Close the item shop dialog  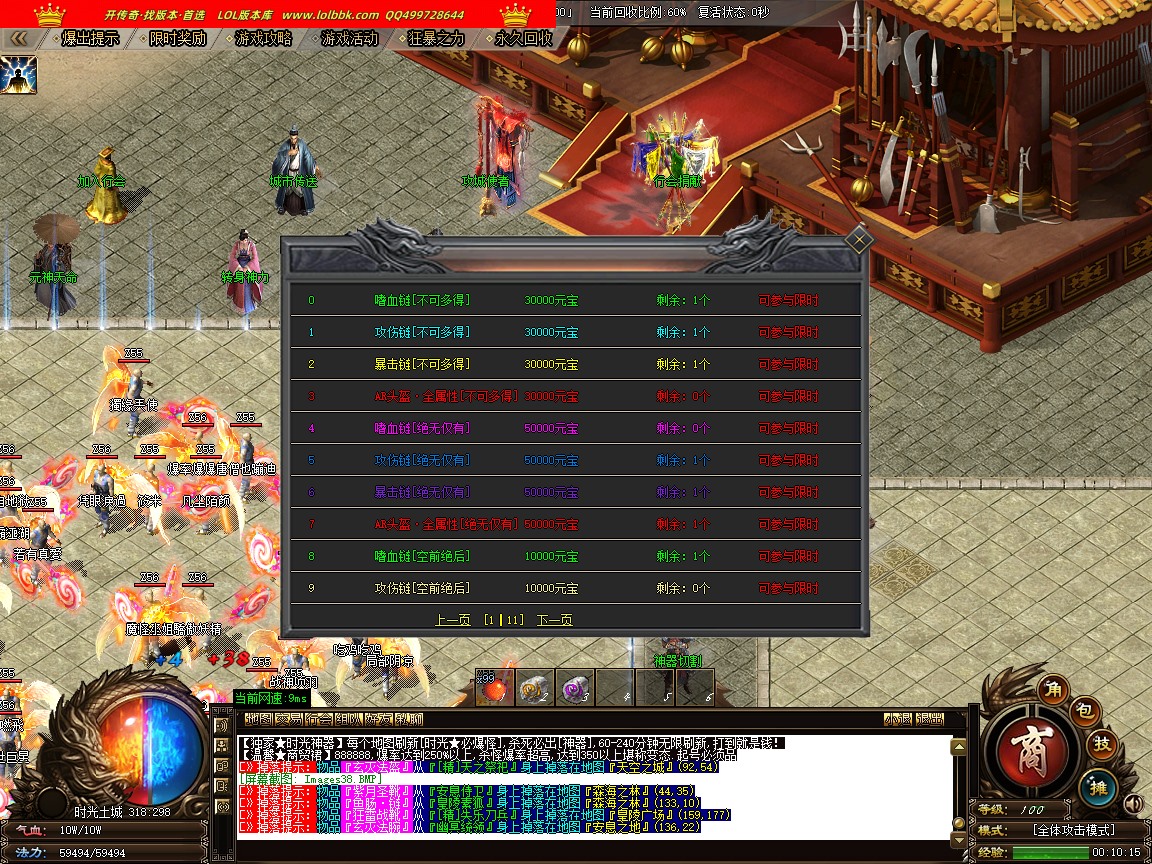point(859,240)
